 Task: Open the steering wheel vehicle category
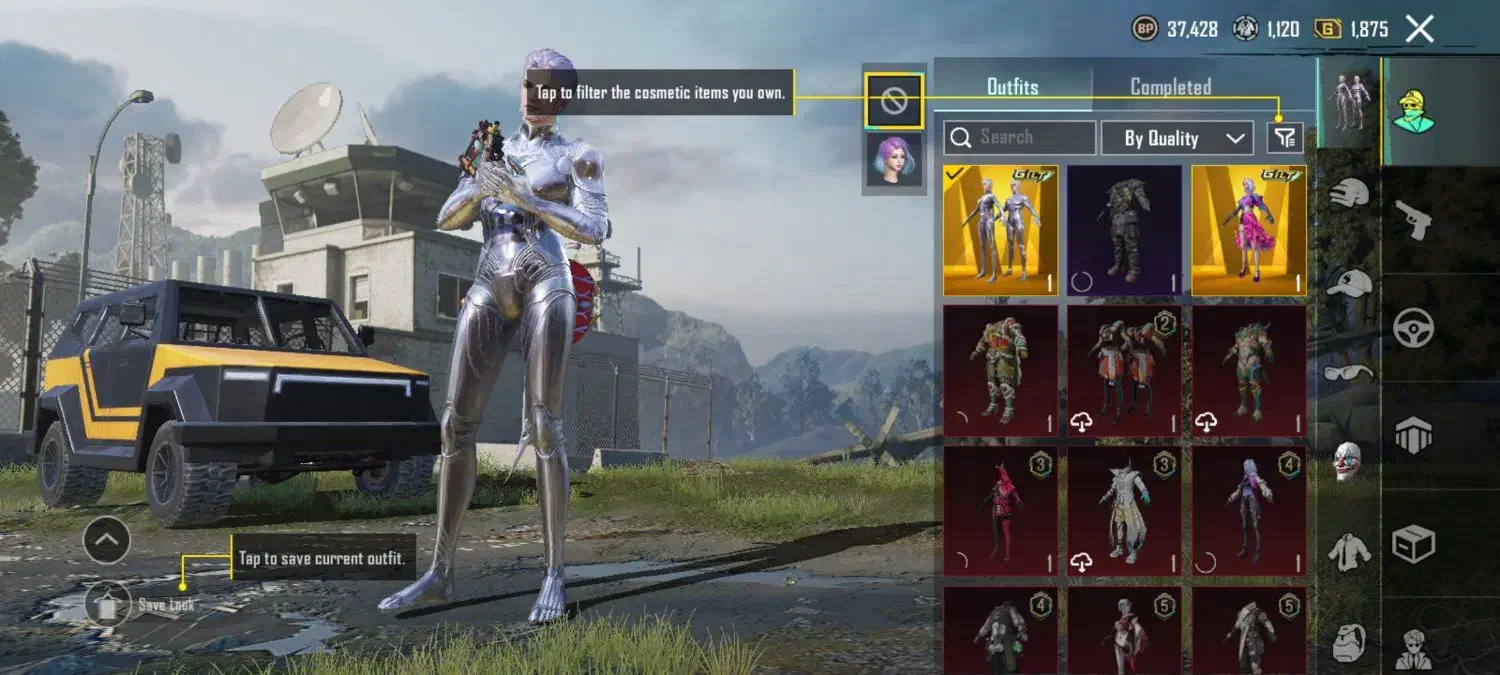(1413, 327)
